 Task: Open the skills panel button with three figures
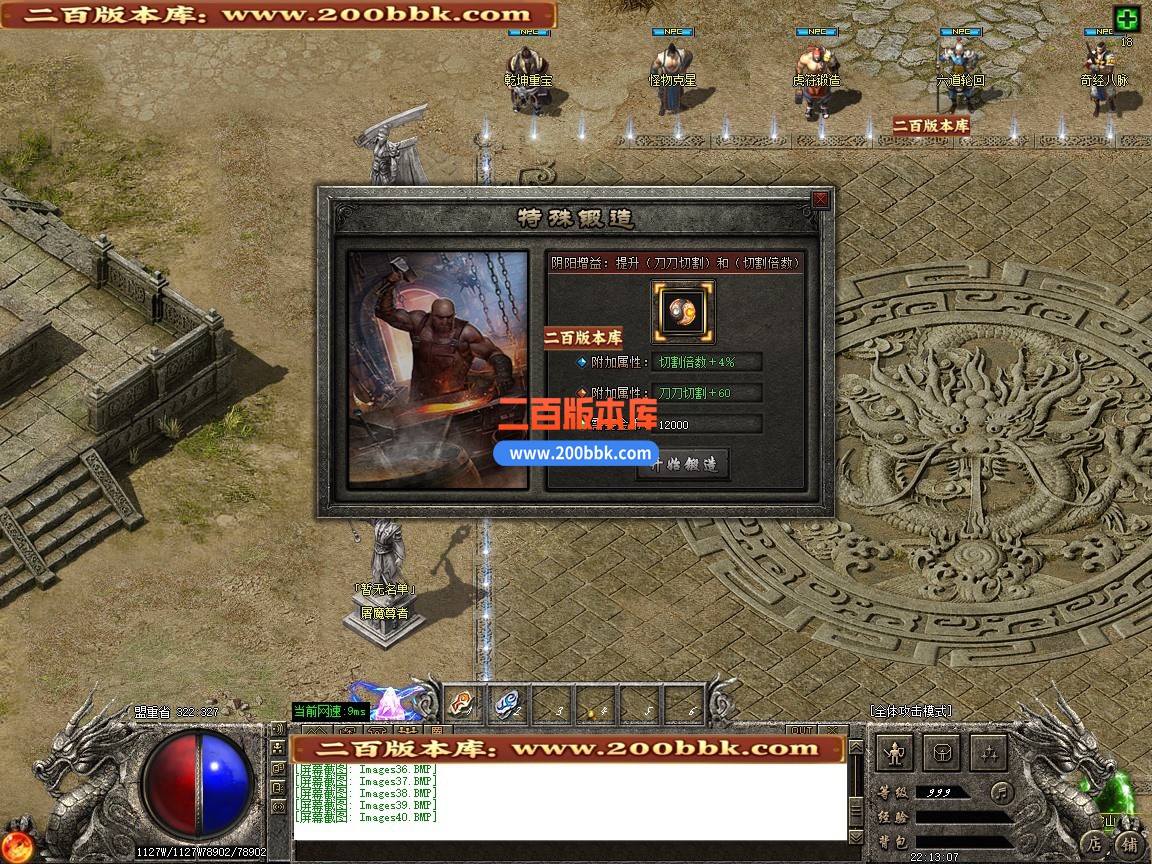[986, 753]
